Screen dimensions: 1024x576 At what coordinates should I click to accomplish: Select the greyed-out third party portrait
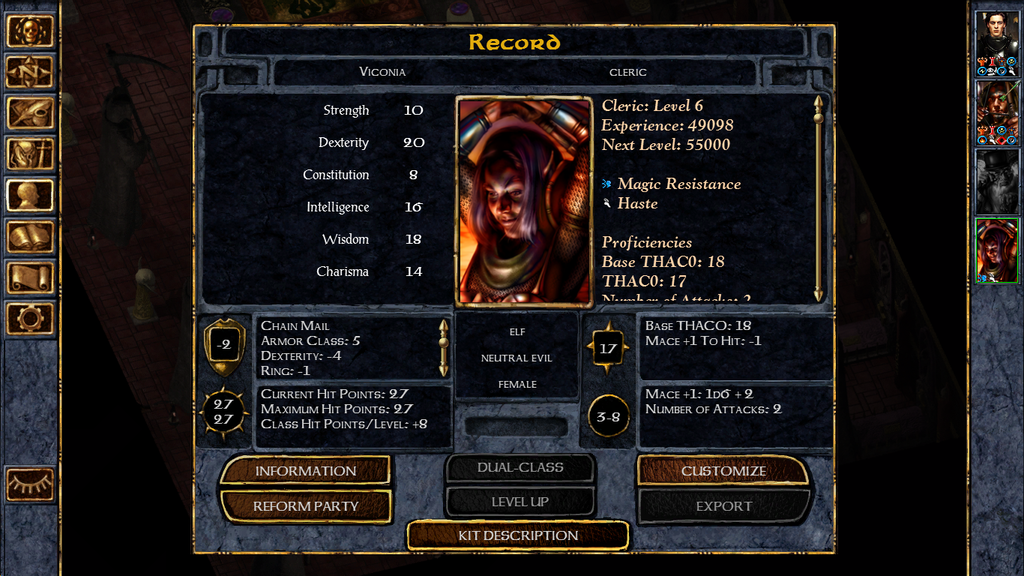pos(997,180)
